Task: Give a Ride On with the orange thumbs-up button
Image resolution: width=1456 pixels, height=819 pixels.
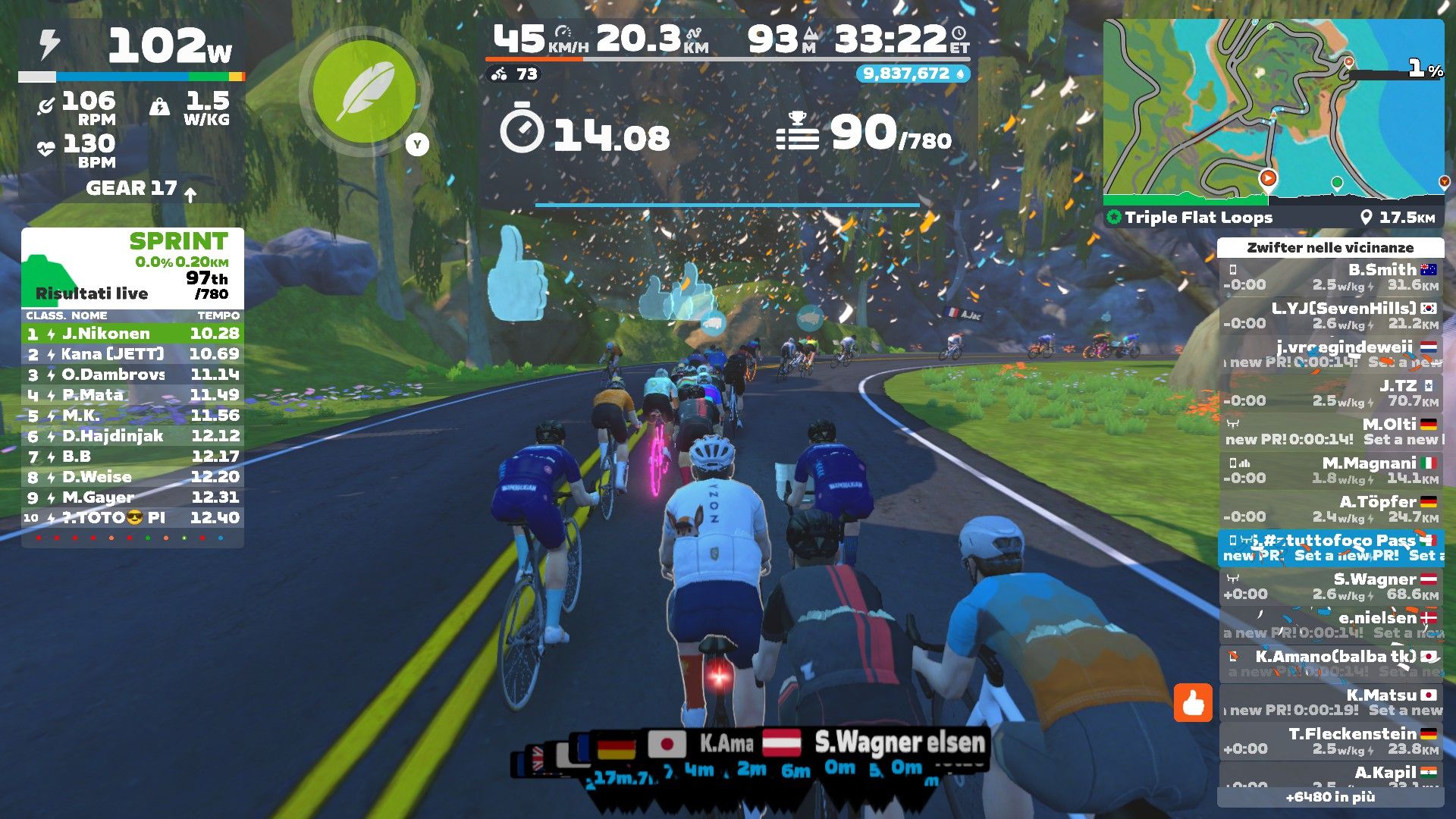Action: [1193, 702]
